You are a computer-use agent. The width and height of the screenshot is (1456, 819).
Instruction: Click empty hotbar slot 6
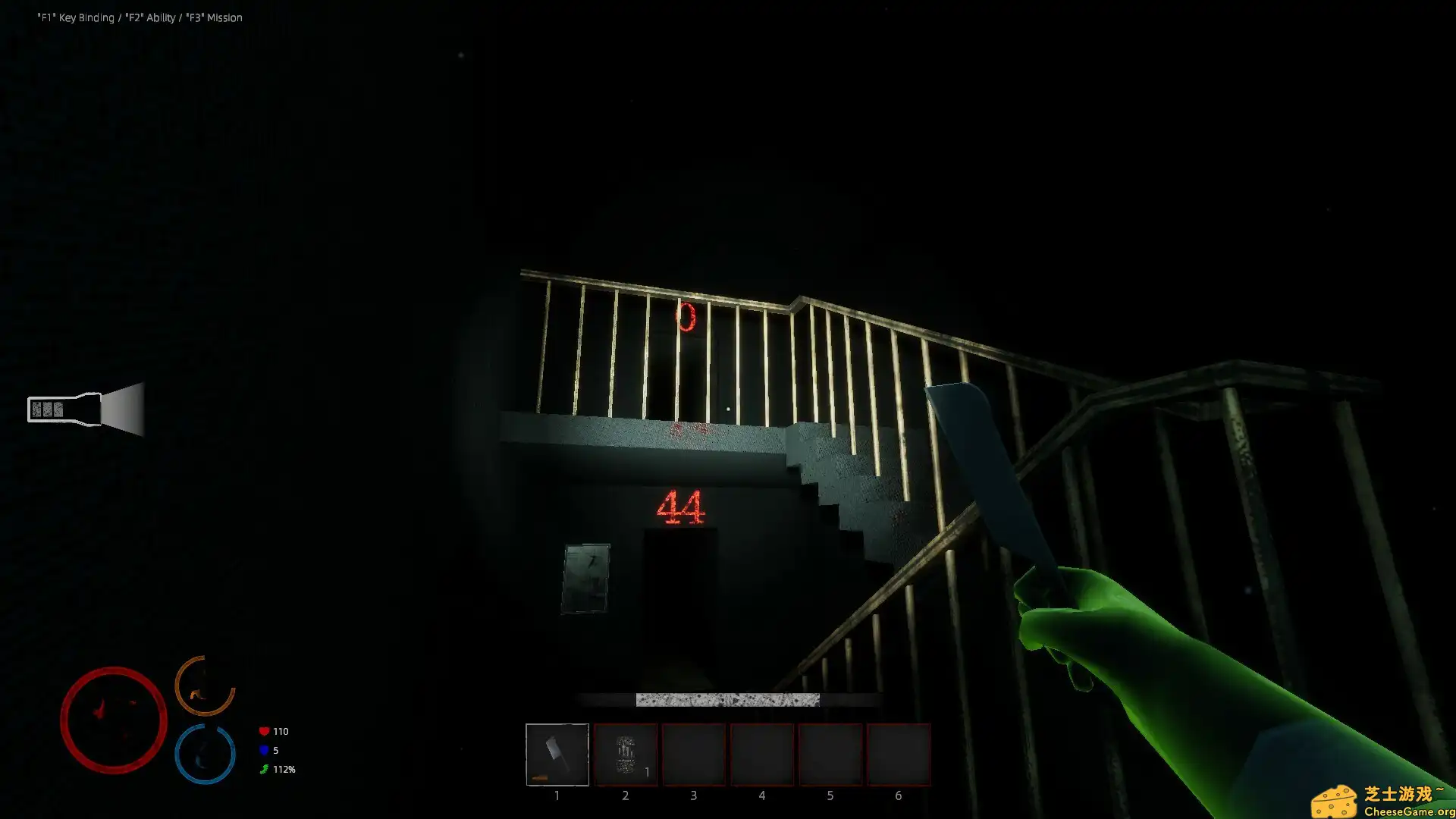tap(899, 755)
